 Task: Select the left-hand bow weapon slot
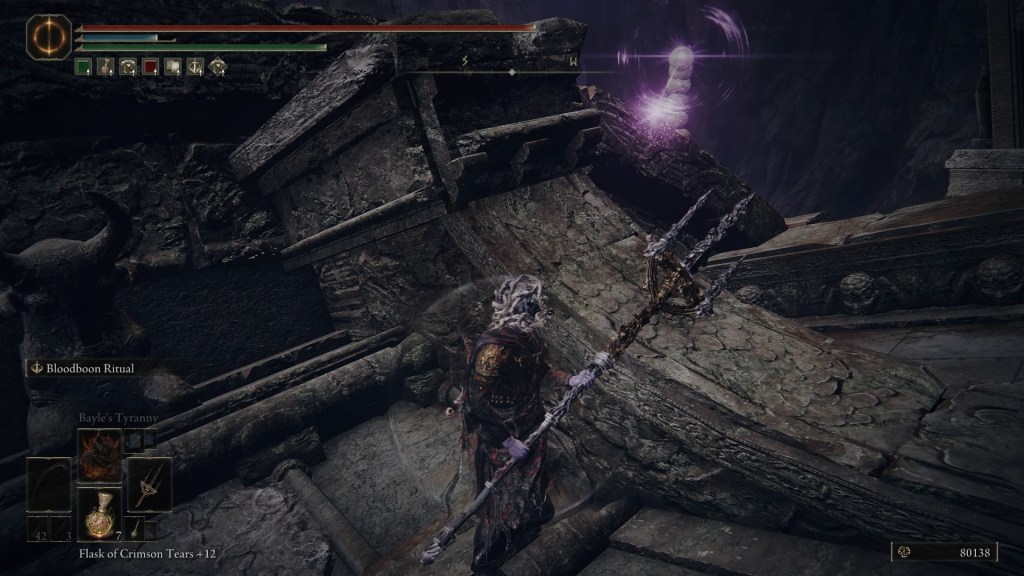coord(48,485)
